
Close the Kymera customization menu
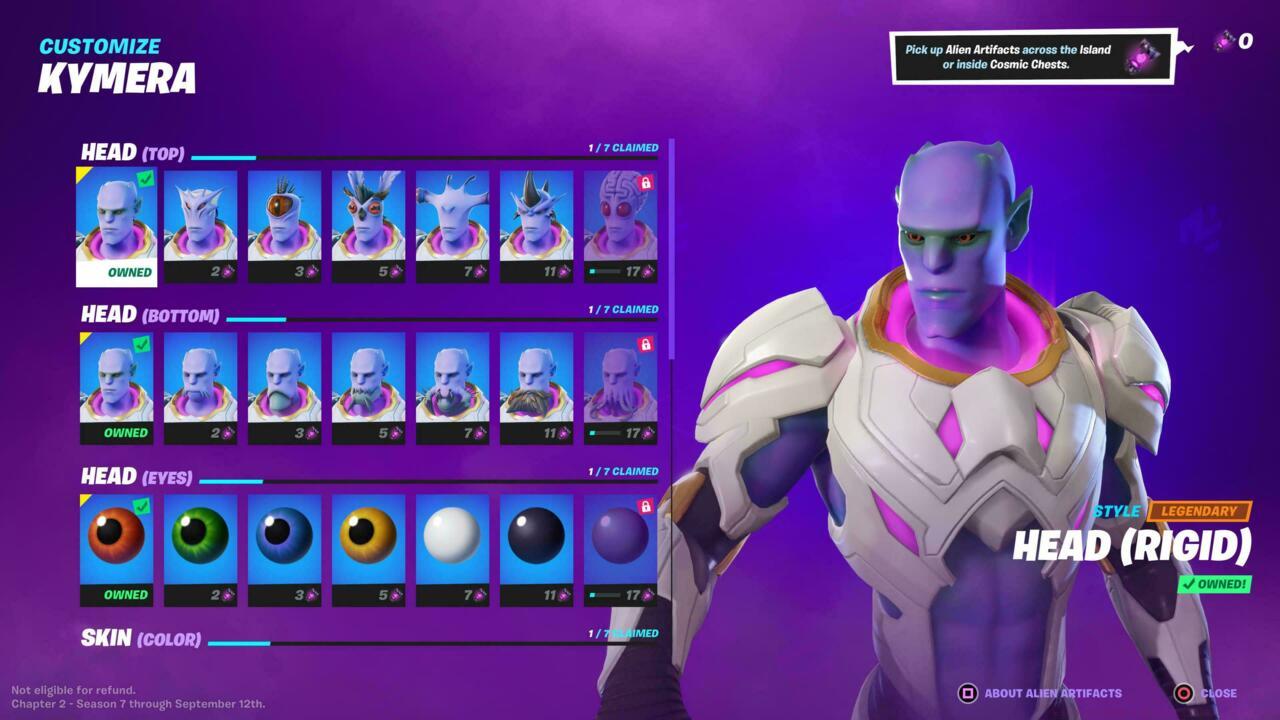(x=1222, y=693)
